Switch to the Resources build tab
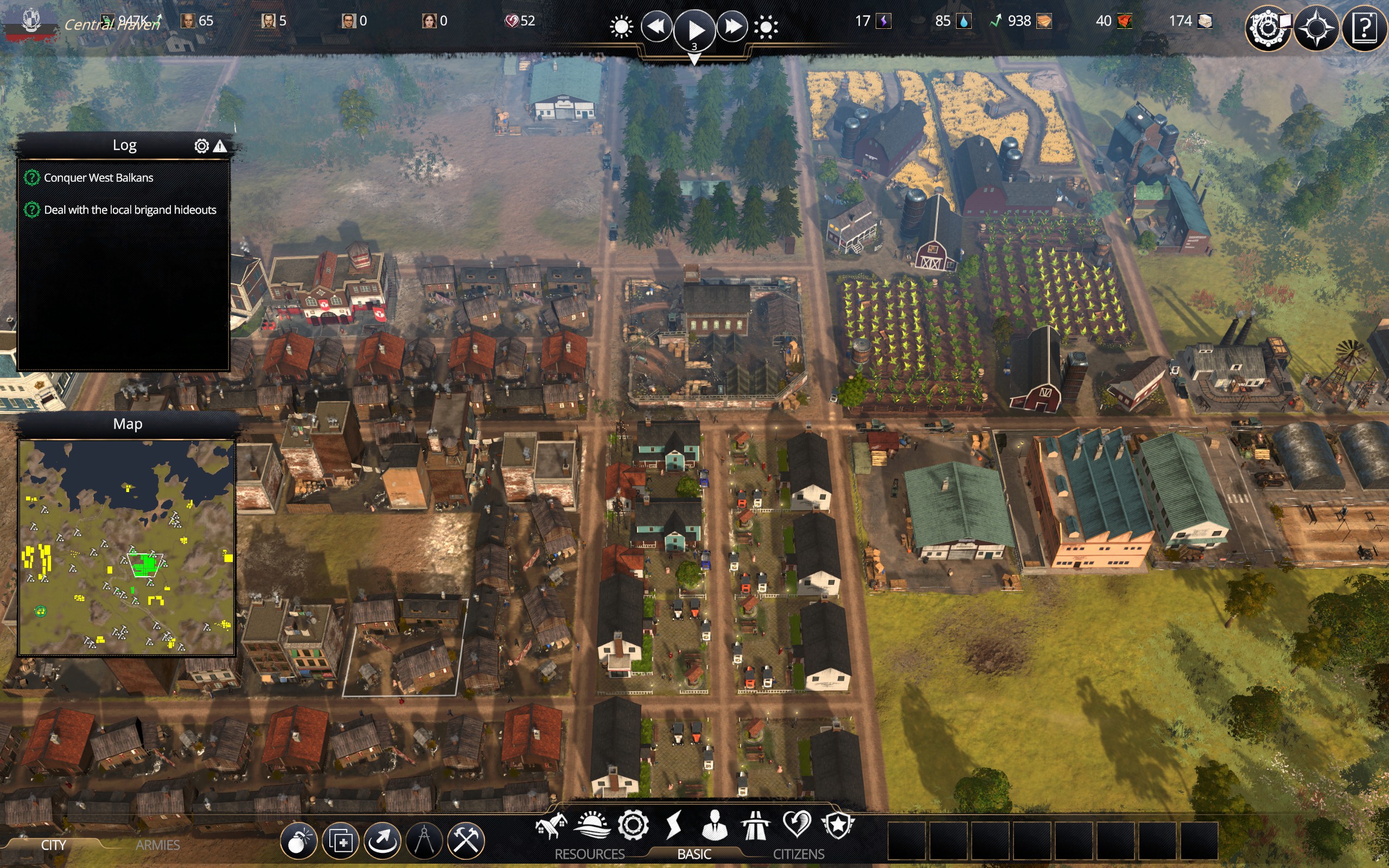This screenshot has height=868, width=1389. [589, 854]
